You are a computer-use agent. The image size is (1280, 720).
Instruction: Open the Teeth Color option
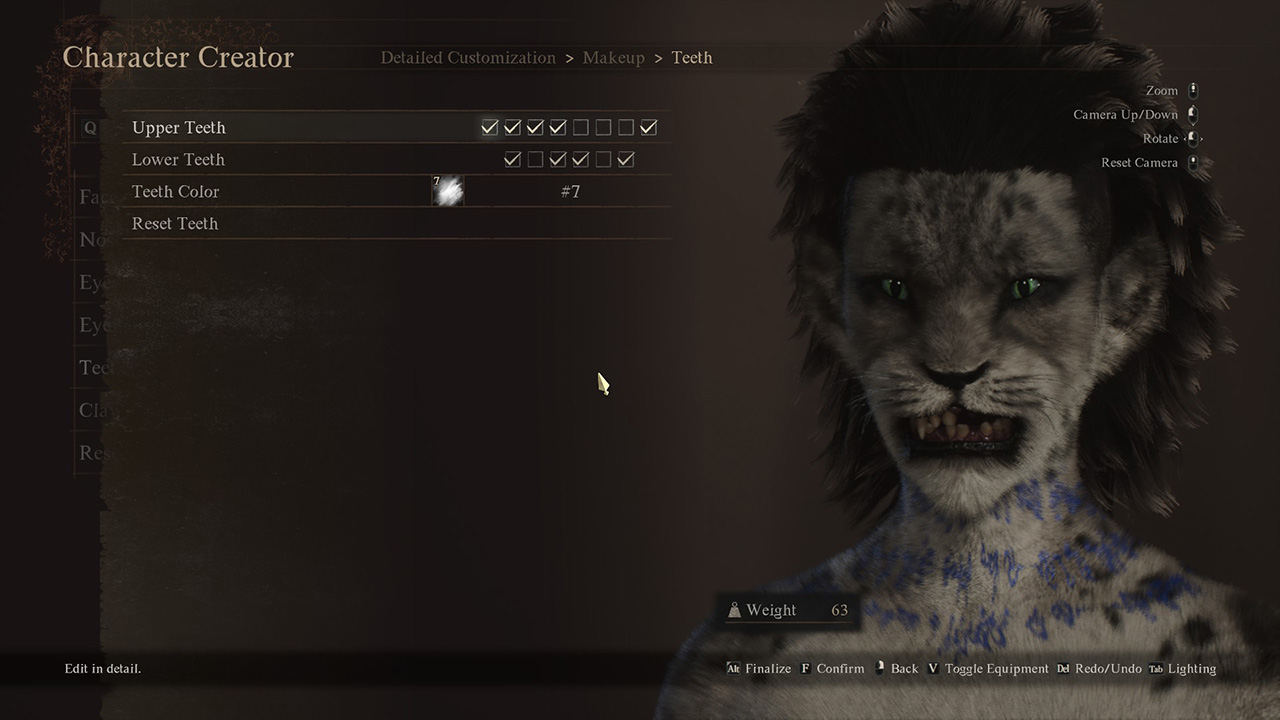(175, 192)
